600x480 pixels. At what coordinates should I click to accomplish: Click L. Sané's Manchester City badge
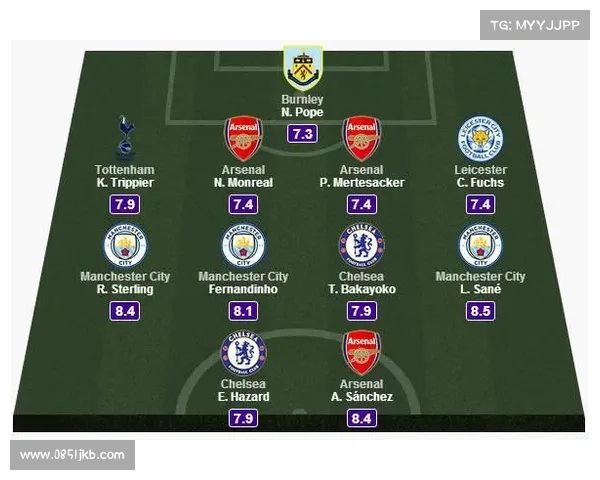pyautogui.click(x=479, y=246)
